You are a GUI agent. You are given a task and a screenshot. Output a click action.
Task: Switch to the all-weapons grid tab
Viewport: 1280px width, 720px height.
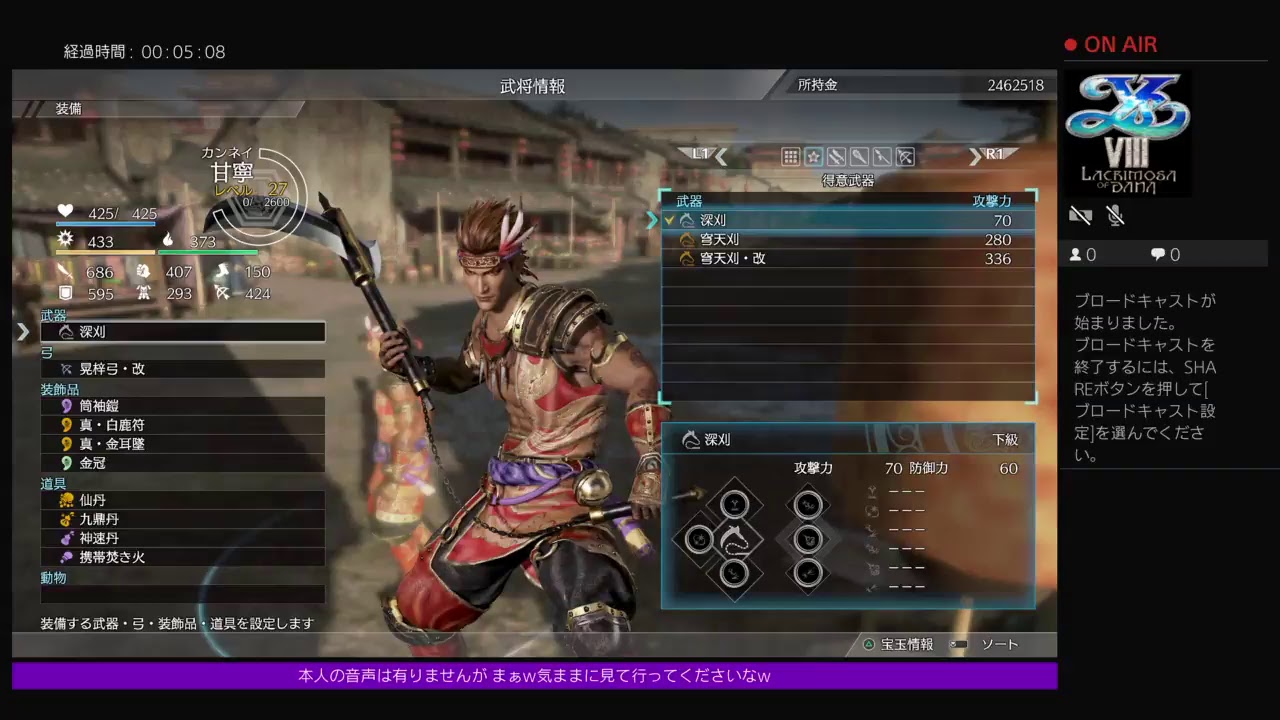point(790,157)
